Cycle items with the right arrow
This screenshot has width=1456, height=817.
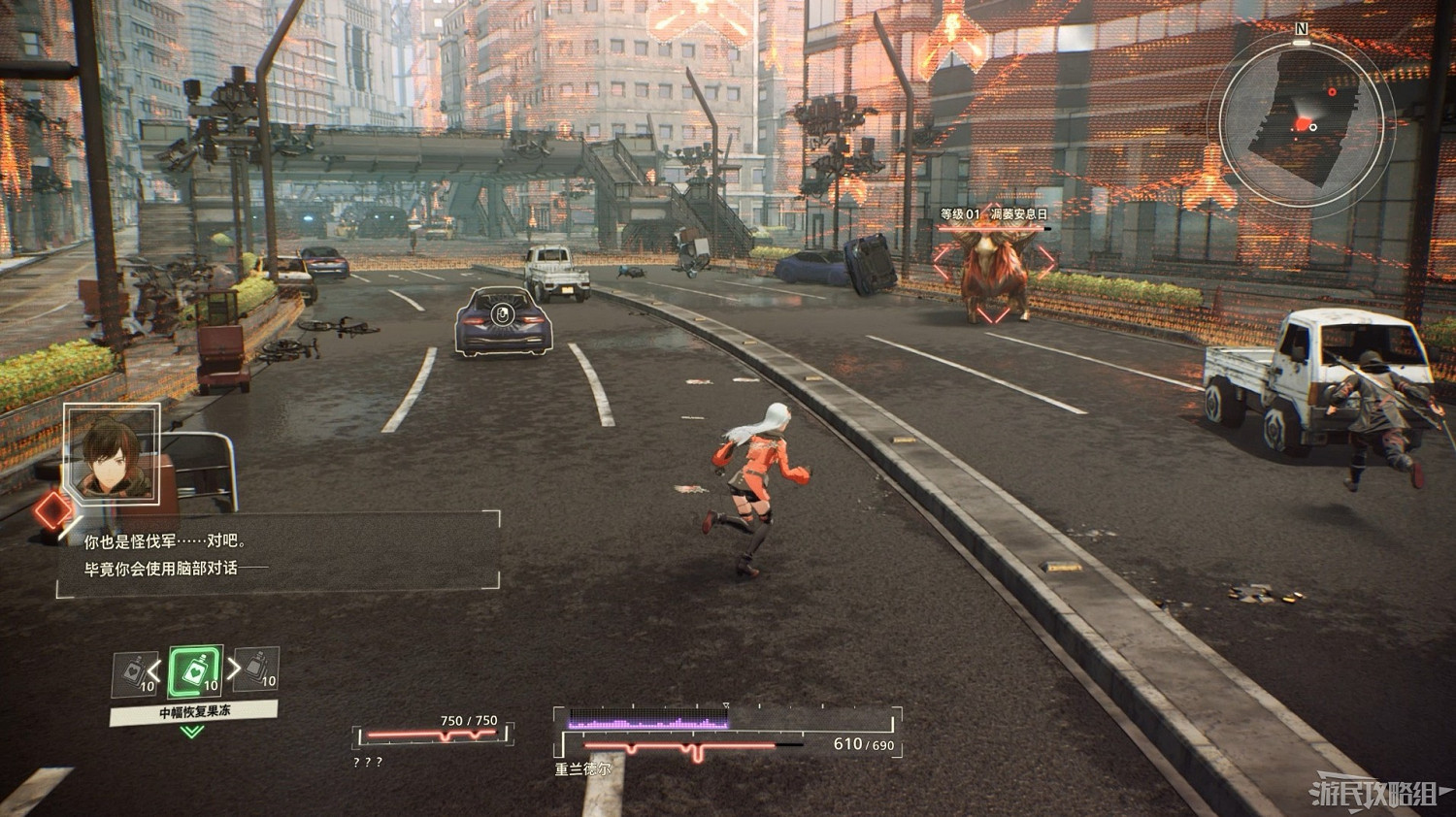(x=234, y=669)
